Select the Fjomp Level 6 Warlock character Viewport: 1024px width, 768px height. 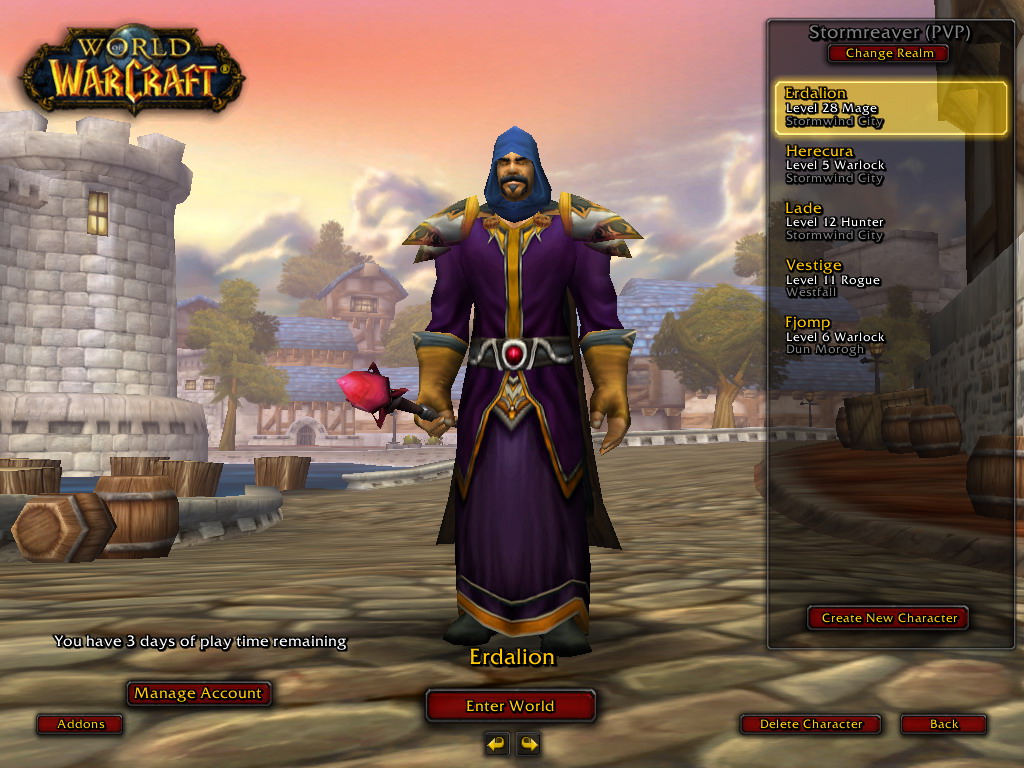890,336
